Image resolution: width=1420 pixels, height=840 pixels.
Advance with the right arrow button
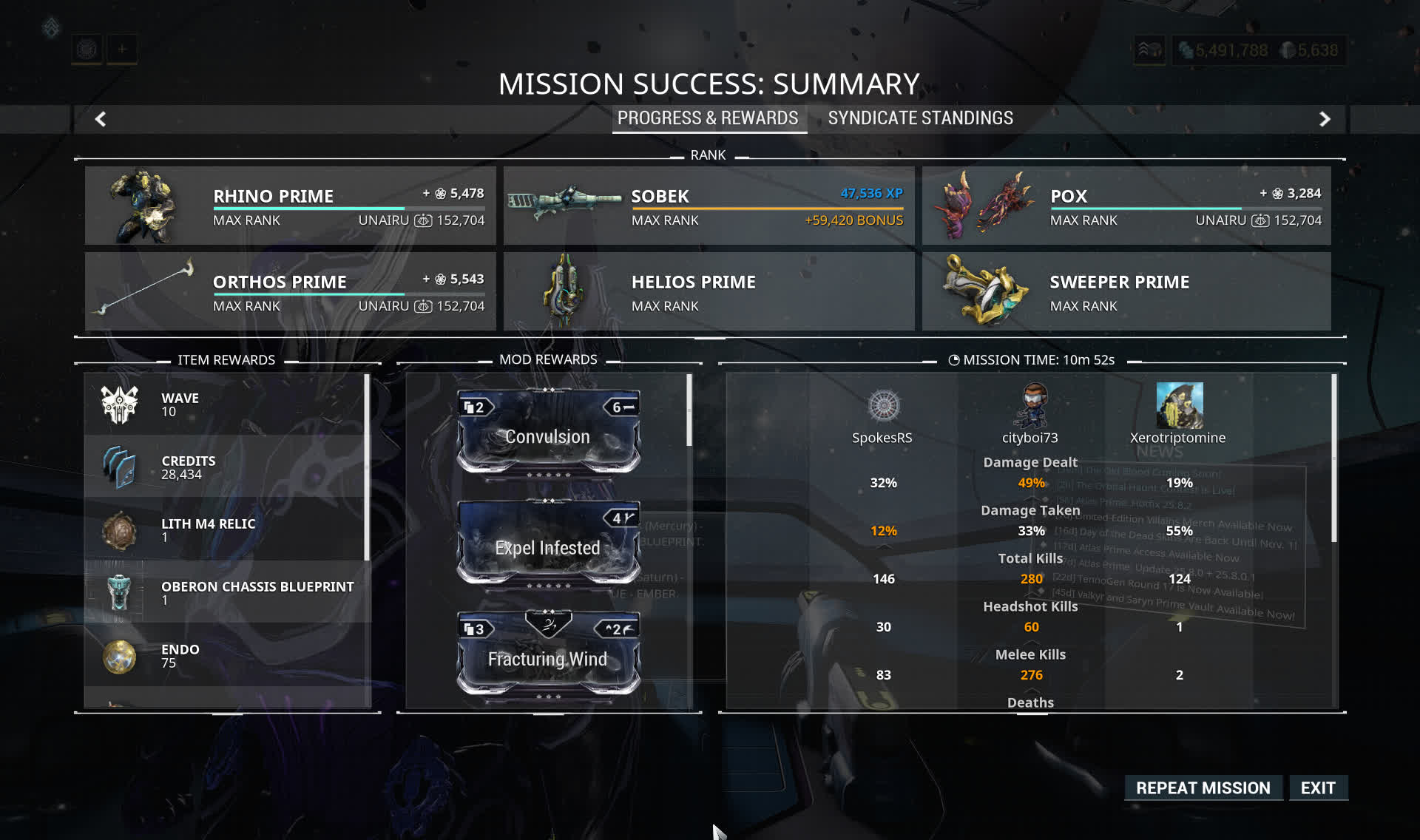tap(1325, 119)
